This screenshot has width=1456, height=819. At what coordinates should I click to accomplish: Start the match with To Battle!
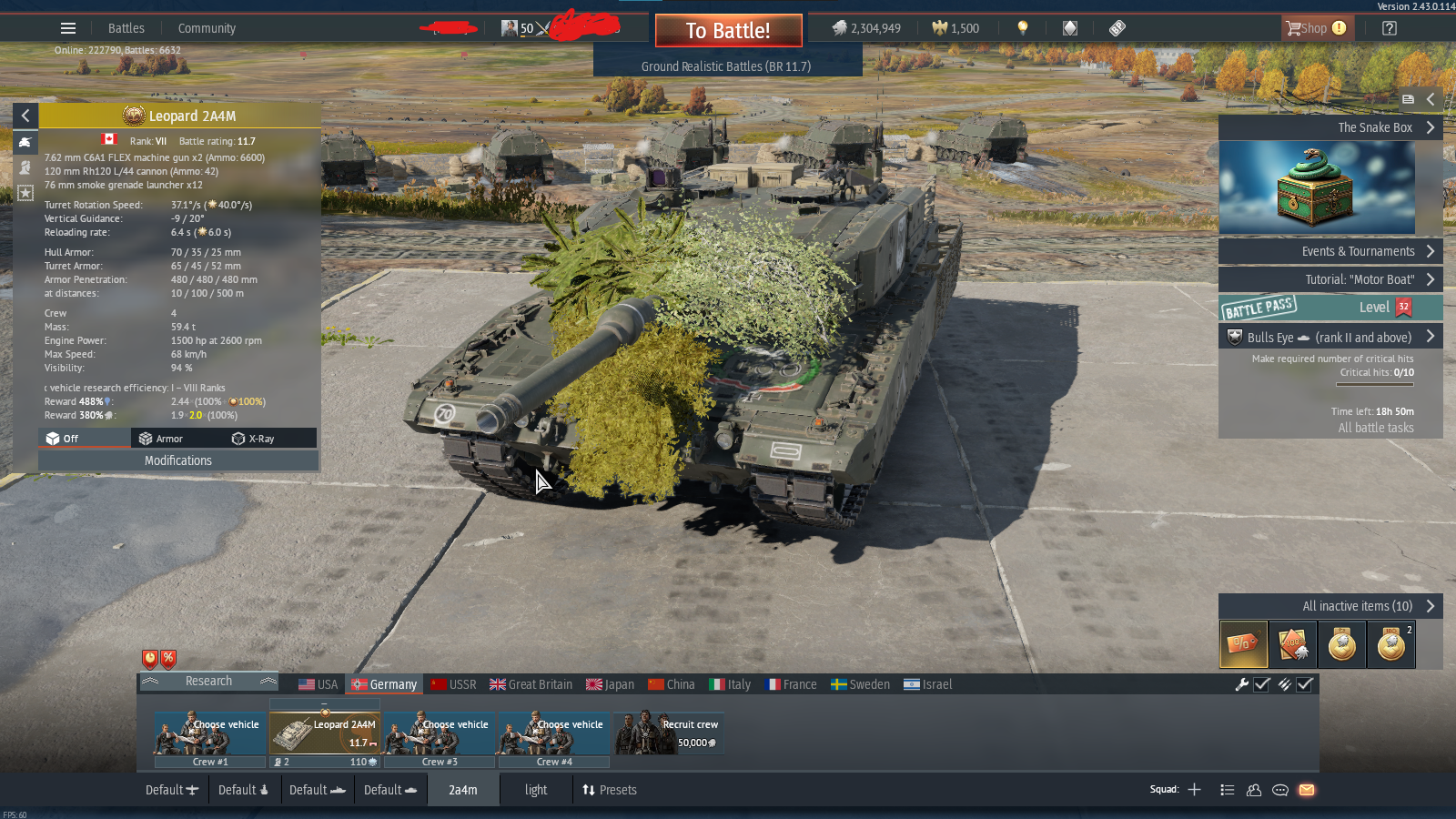click(x=728, y=31)
